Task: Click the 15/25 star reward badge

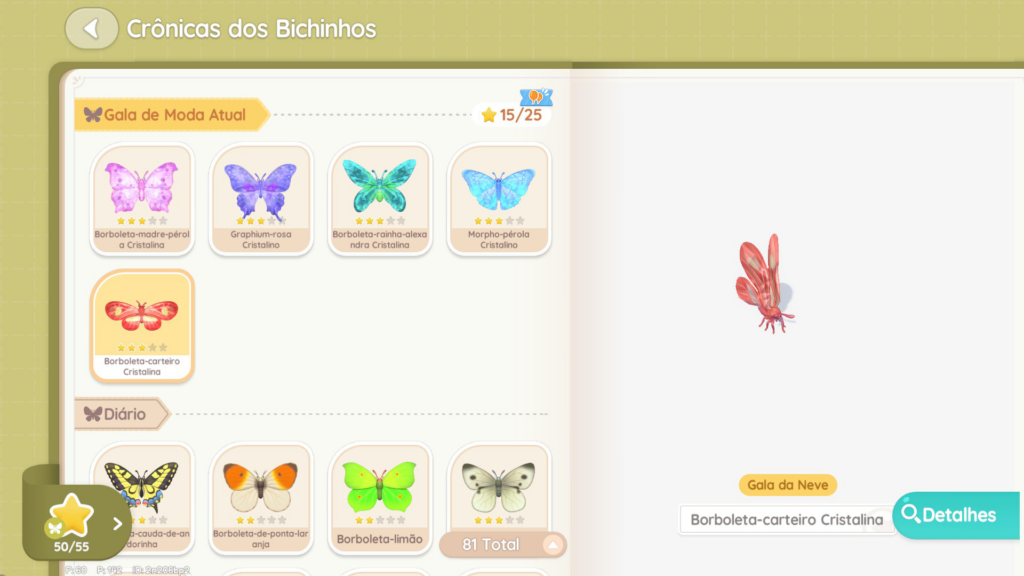Action: (x=512, y=114)
